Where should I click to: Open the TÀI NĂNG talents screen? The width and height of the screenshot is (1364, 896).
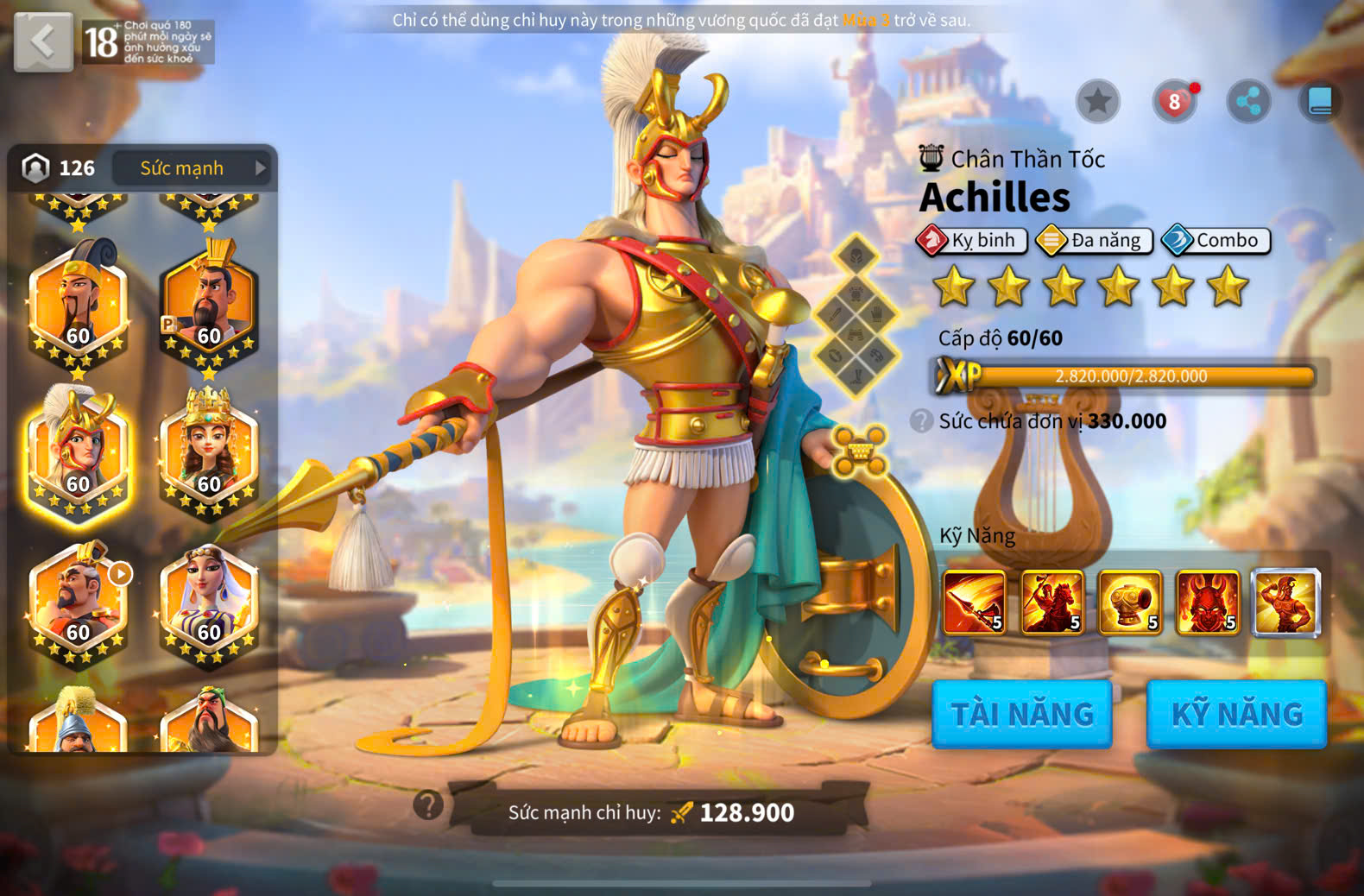(1022, 714)
